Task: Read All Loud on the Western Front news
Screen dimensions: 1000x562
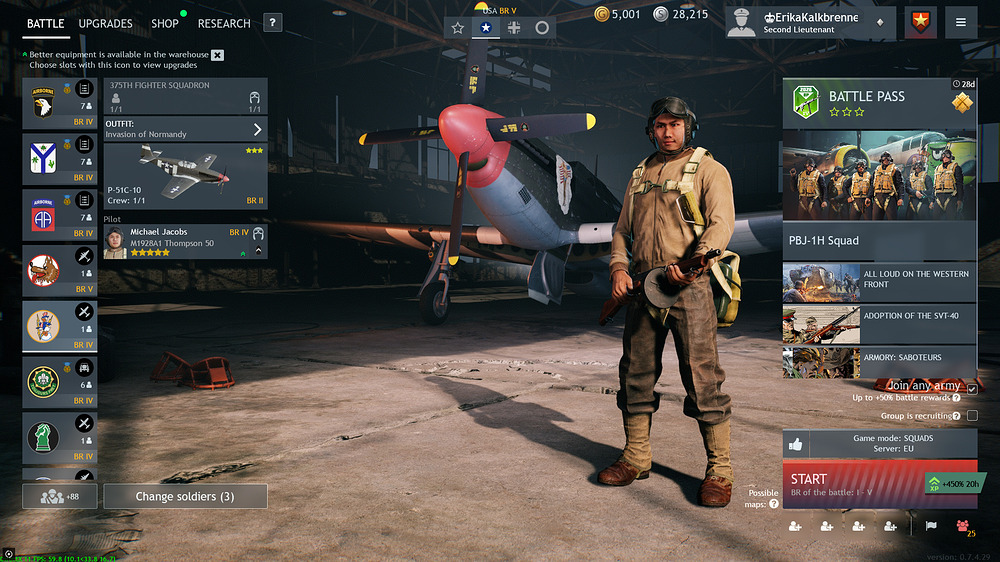Action: click(879, 283)
